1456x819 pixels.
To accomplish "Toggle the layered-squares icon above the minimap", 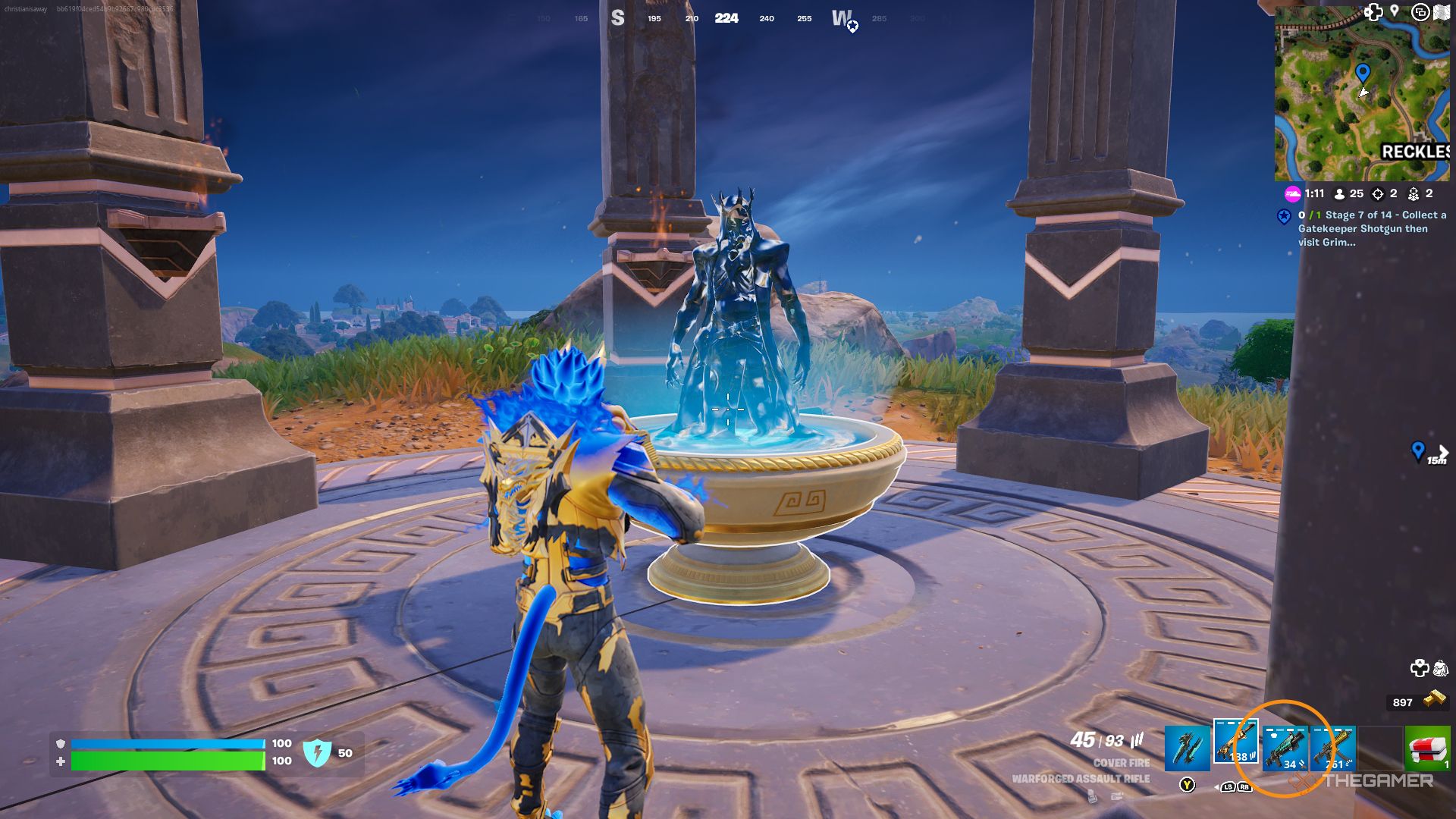I will pyautogui.click(x=1421, y=12).
